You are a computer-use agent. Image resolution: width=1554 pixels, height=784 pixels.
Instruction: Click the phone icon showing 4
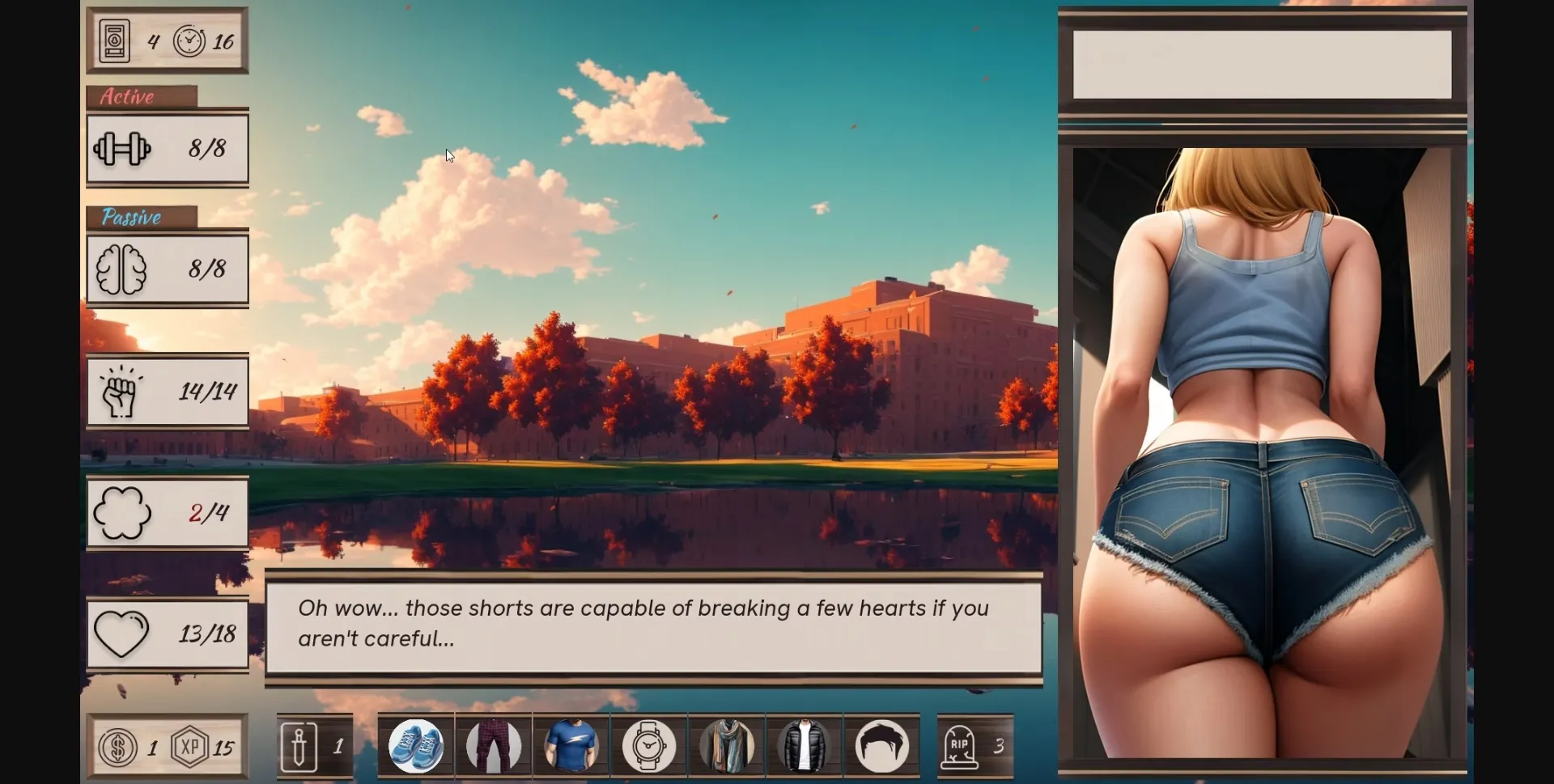(113, 40)
